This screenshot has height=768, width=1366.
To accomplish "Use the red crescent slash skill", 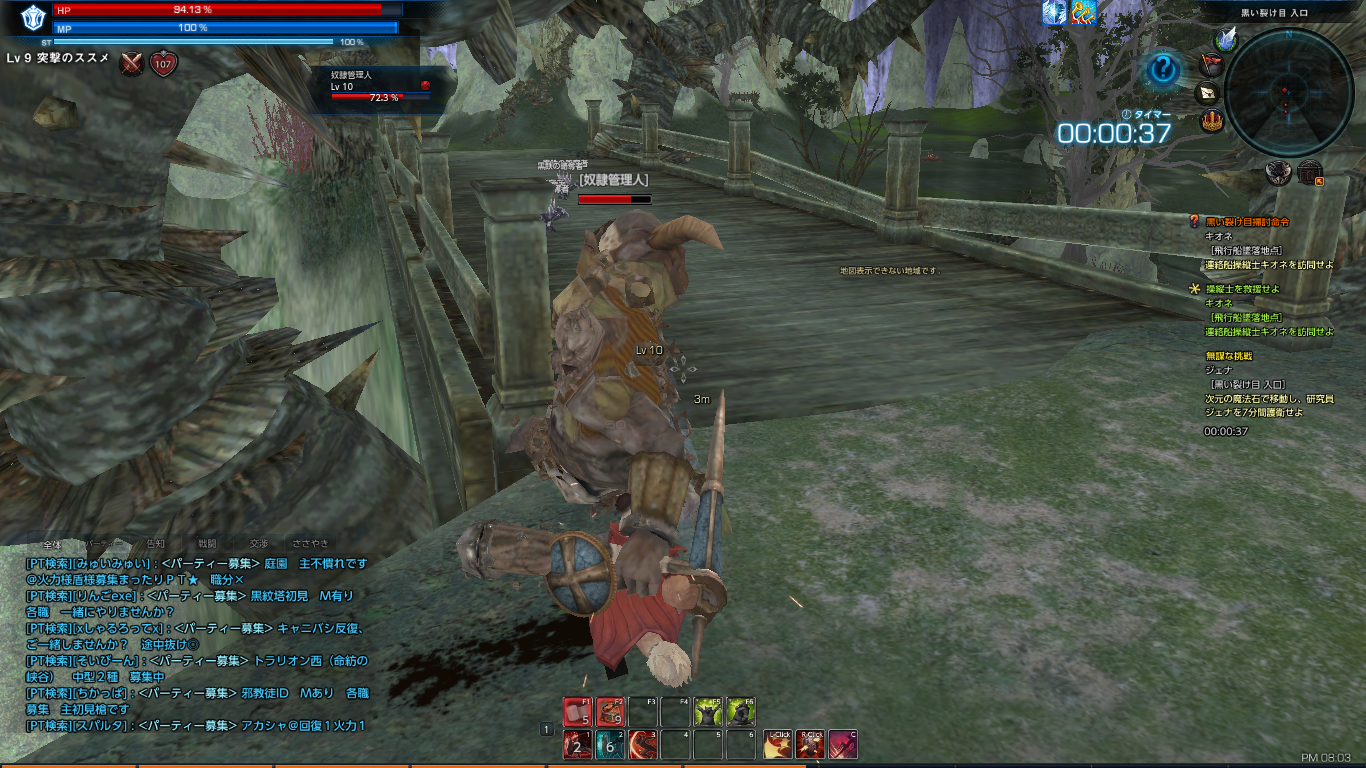I will click(x=643, y=745).
